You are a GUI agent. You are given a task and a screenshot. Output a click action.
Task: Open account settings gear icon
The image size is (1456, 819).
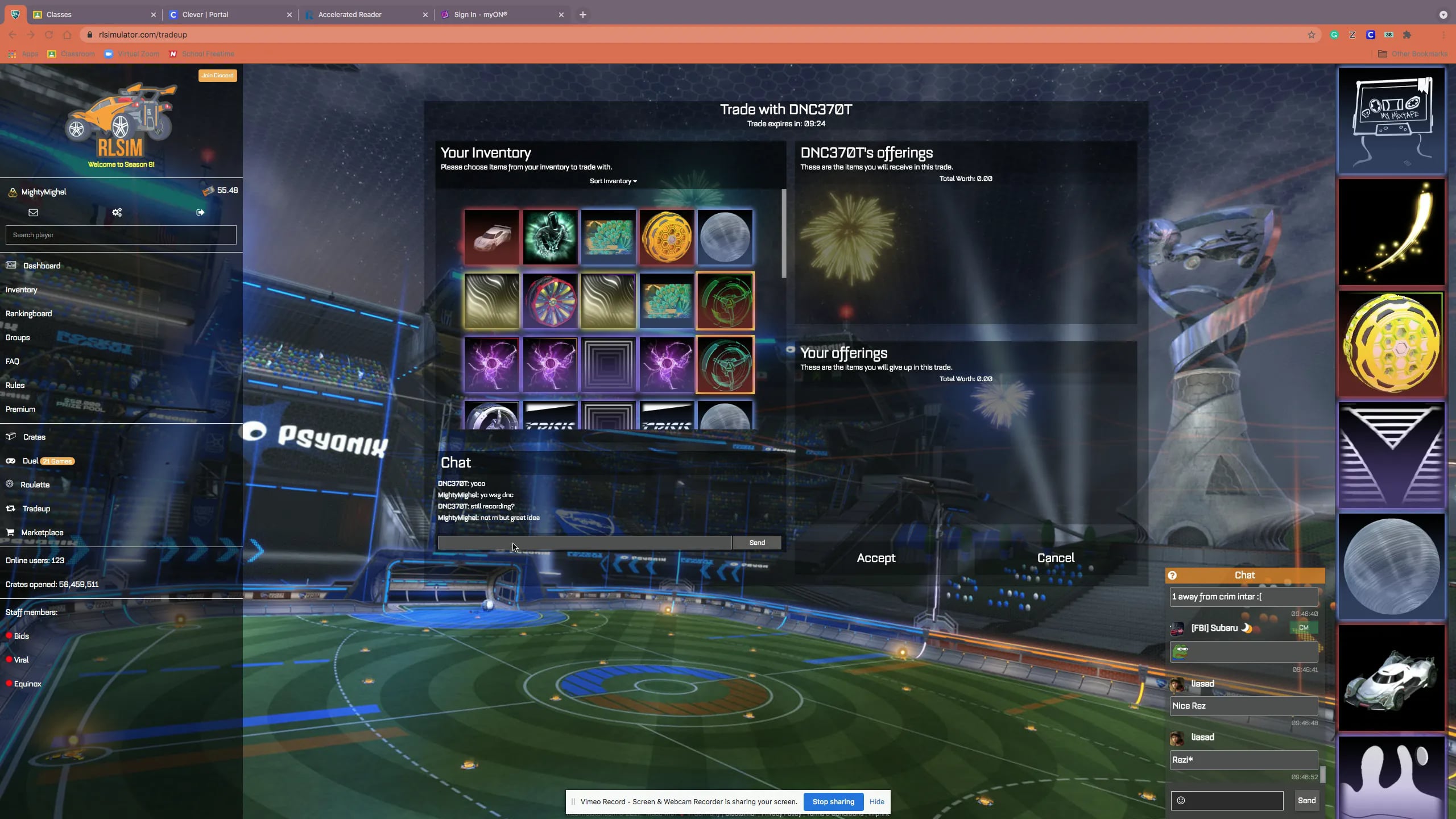click(x=117, y=212)
